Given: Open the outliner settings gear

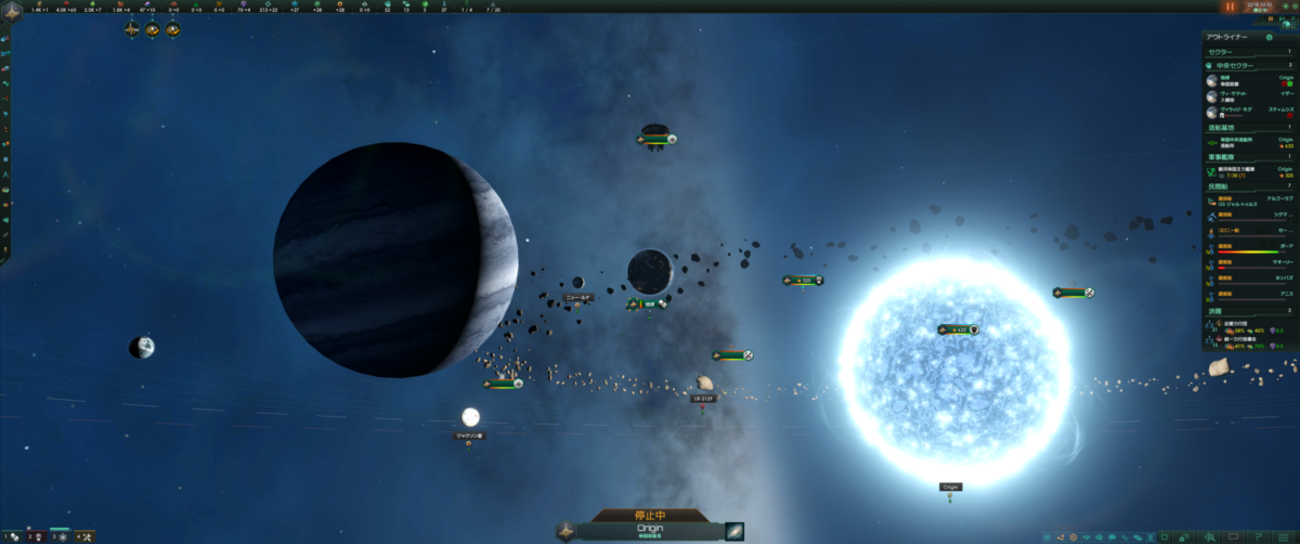Looking at the screenshot, I should (1269, 37).
